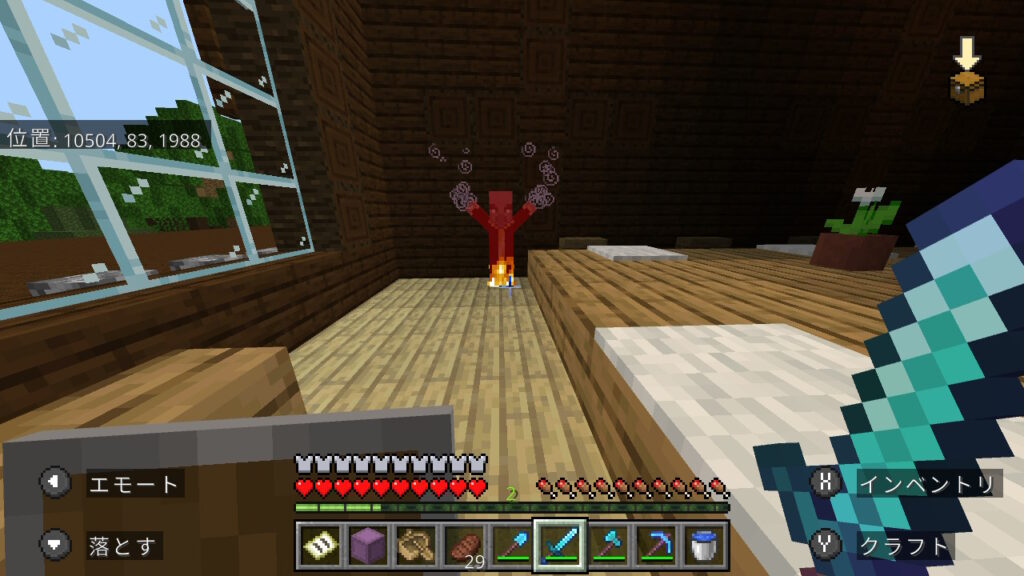Select the paper map hotbar slot
1024x576 pixels.
(319, 546)
